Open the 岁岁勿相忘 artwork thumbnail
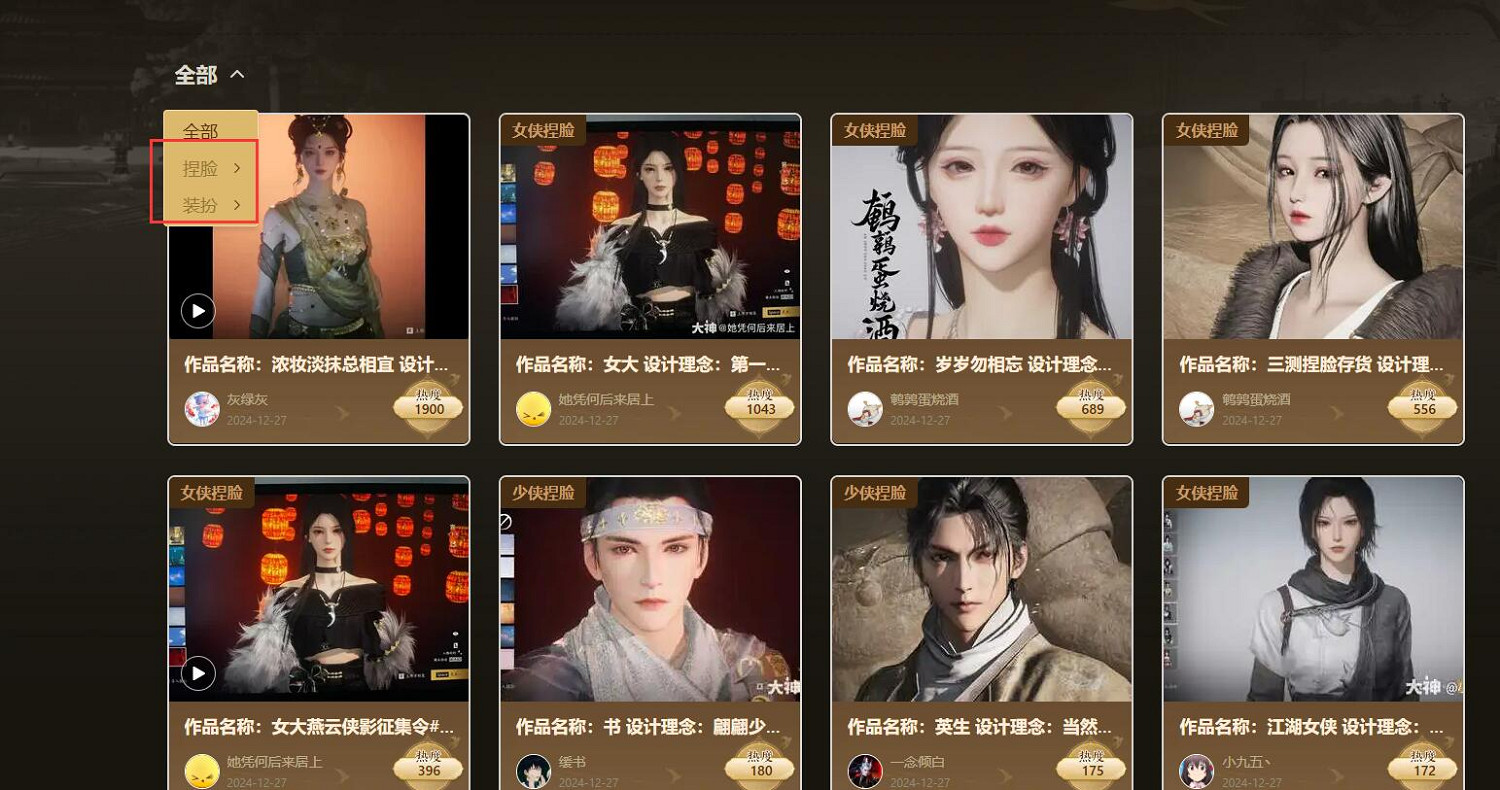1500x790 pixels. click(x=981, y=227)
